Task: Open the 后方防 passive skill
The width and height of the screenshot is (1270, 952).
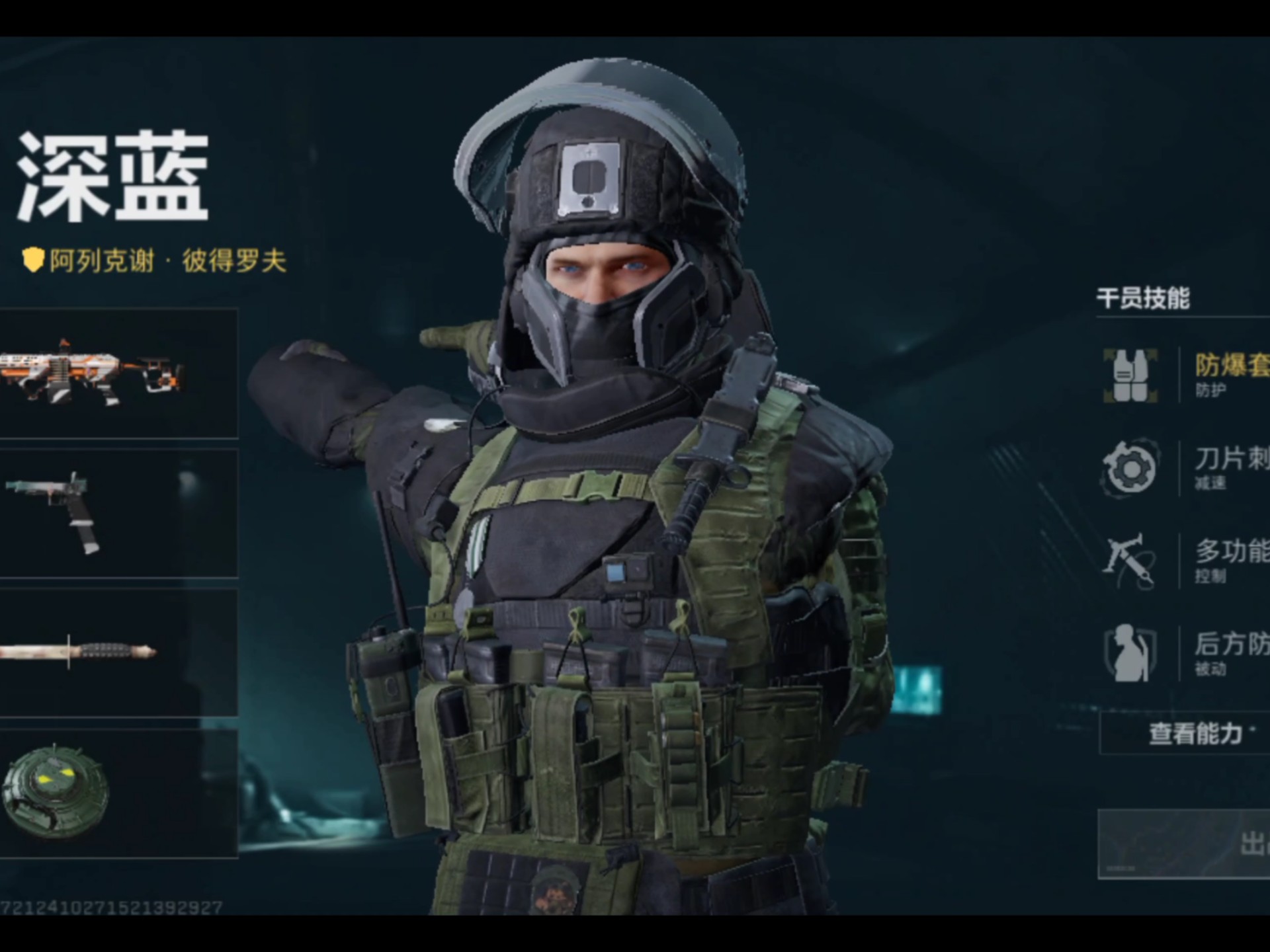Action: (x=1184, y=653)
